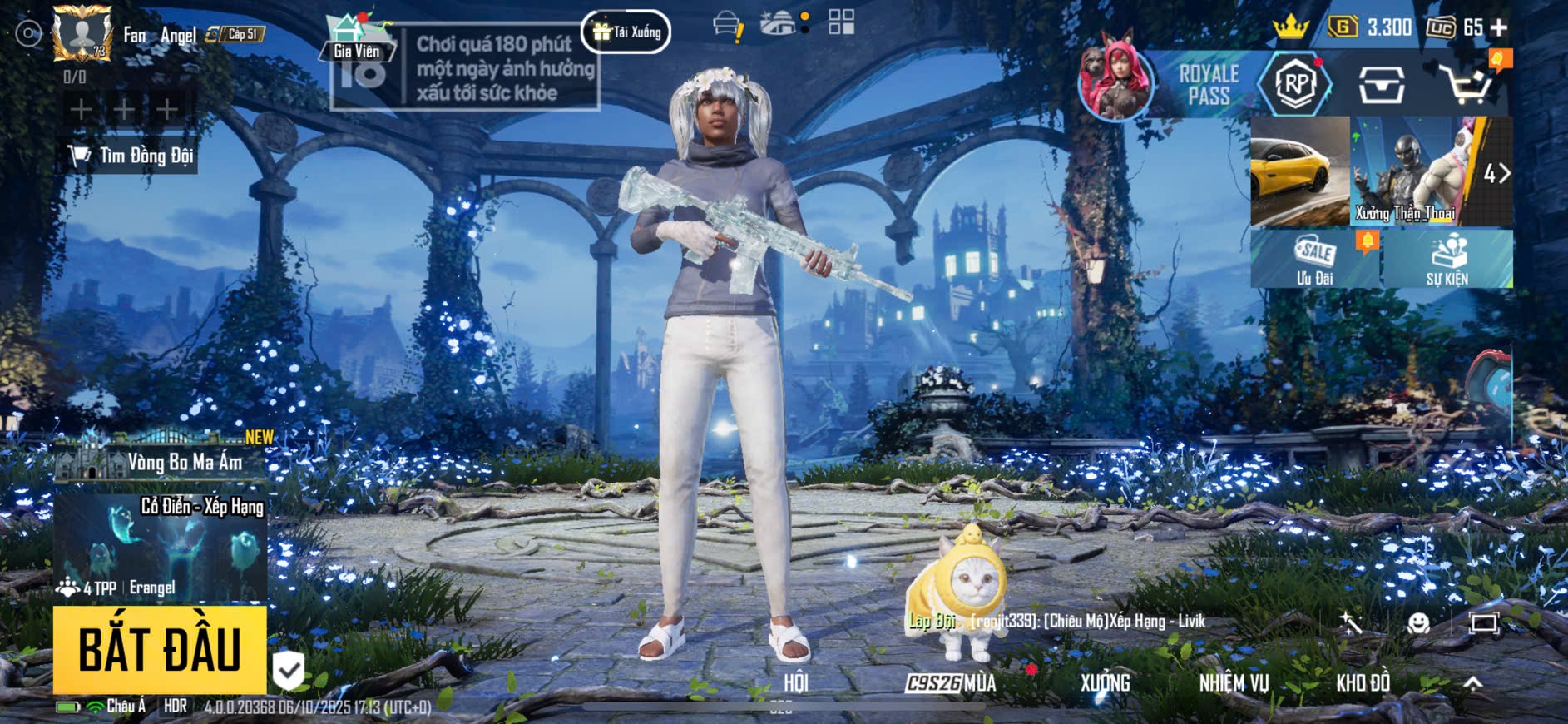Open the Sự Kiện events panel

[x=1447, y=260]
